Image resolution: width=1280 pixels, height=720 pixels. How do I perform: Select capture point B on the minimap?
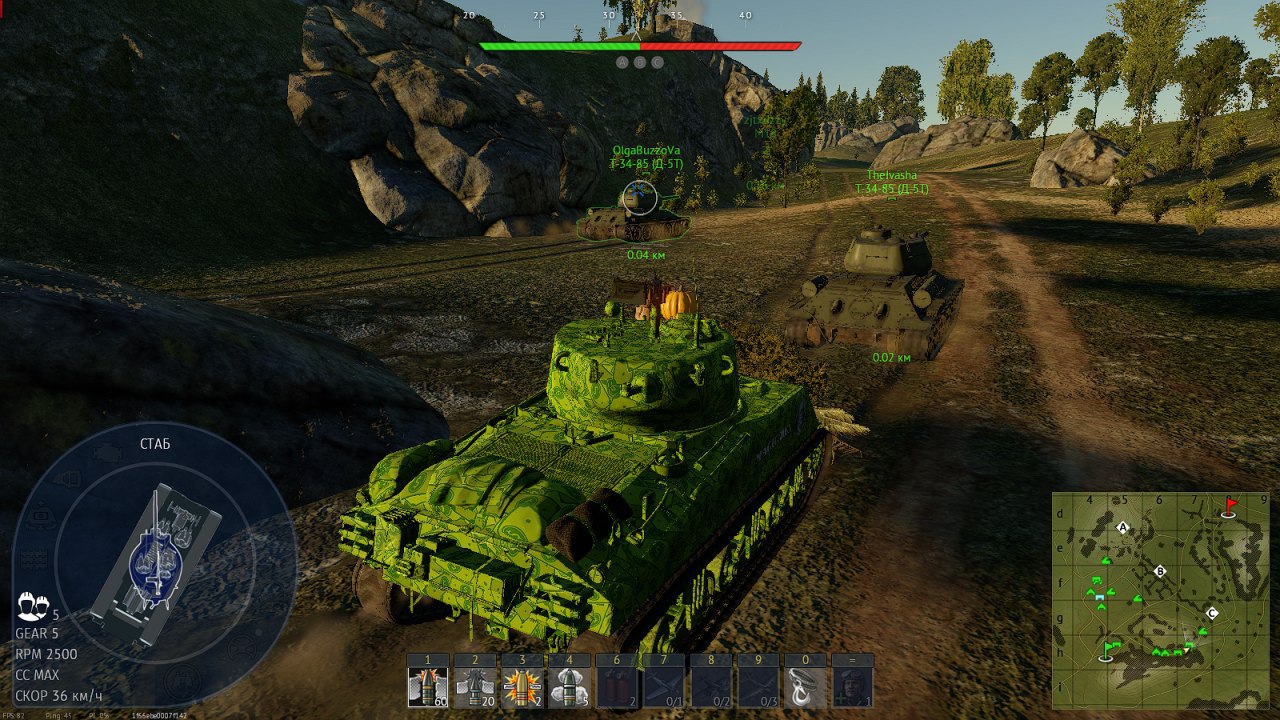[1160, 571]
